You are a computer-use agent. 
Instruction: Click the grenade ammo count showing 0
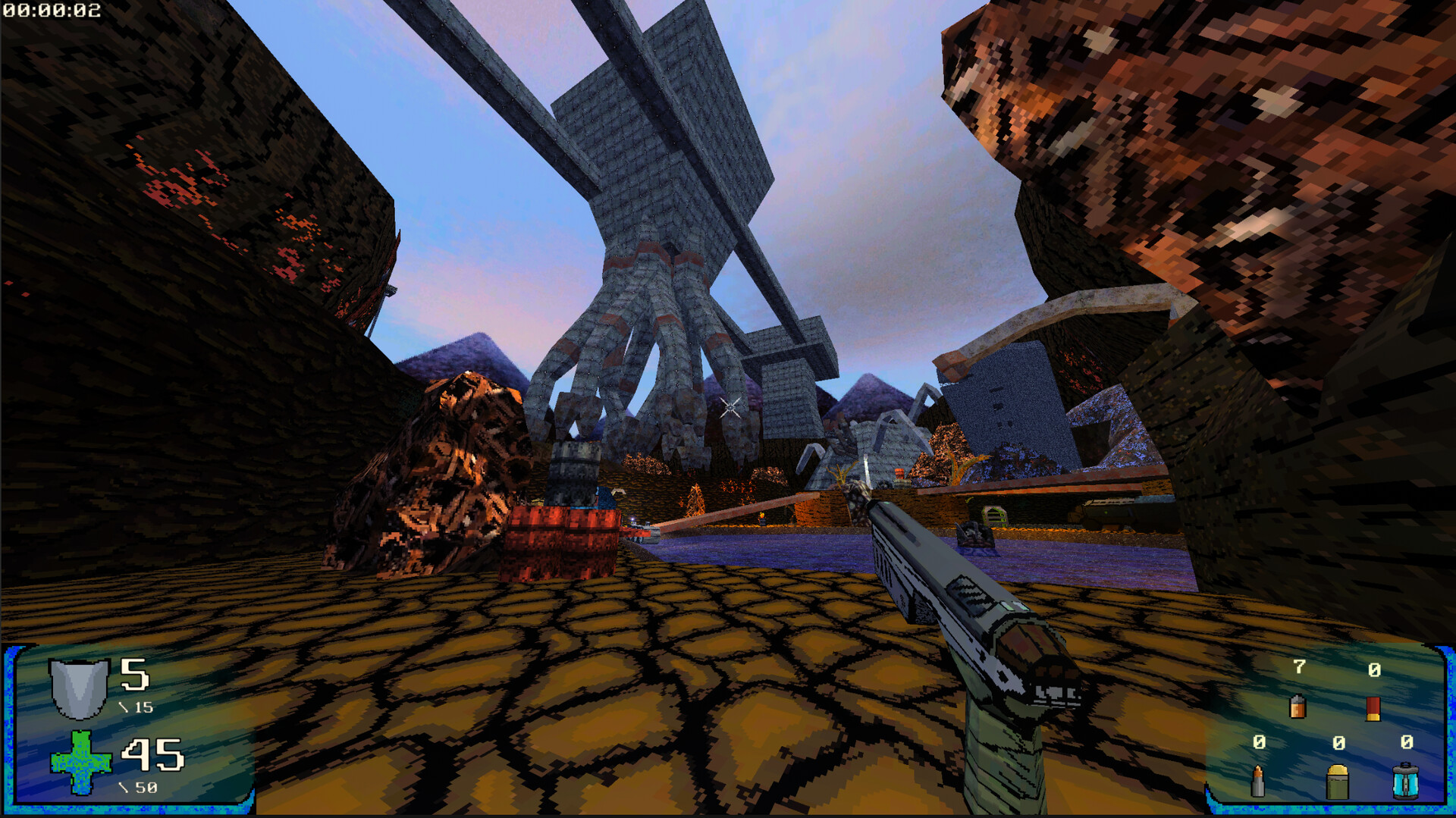1339,743
